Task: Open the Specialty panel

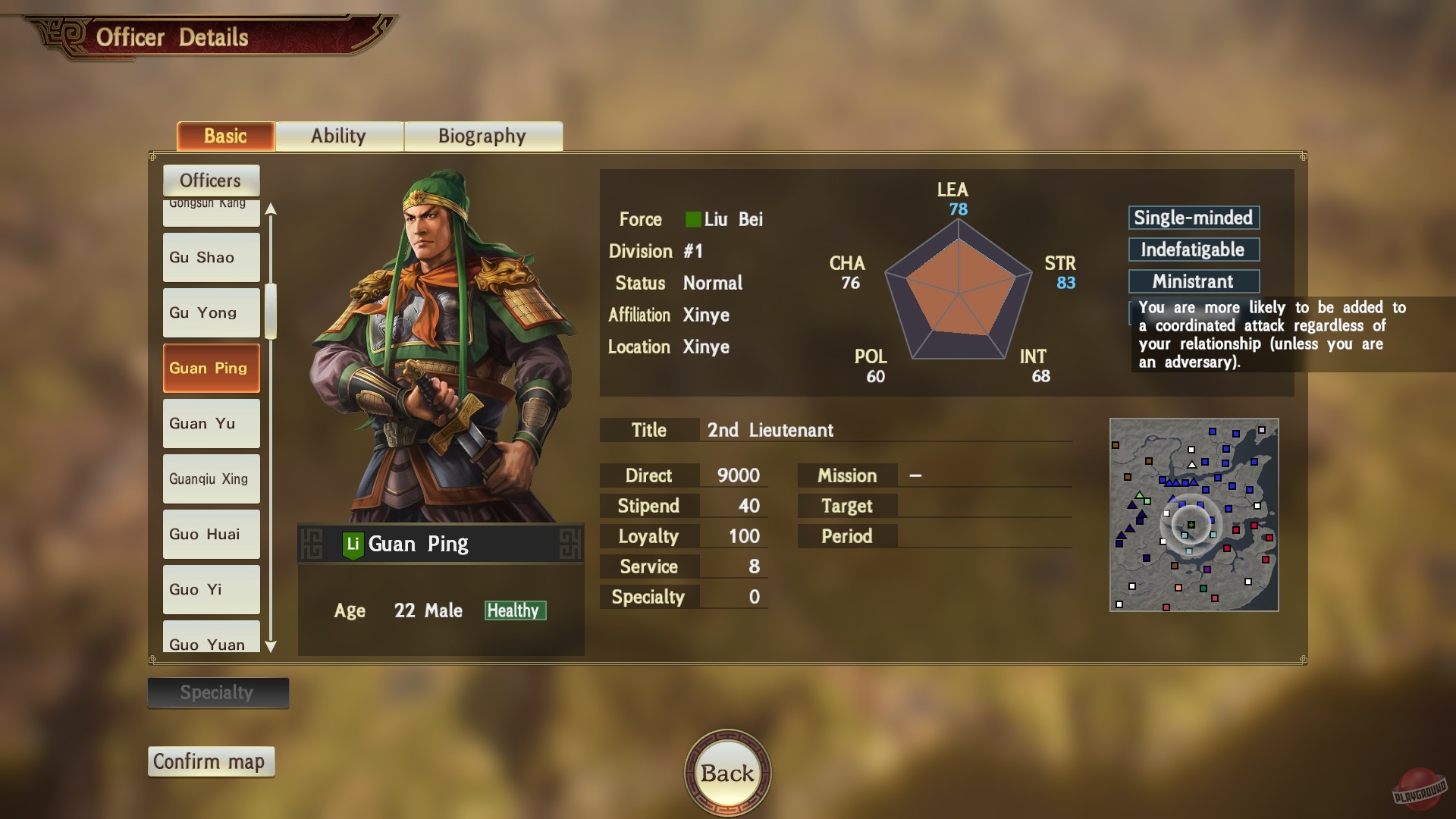Action: pyautogui.click(x=218, y=692)
